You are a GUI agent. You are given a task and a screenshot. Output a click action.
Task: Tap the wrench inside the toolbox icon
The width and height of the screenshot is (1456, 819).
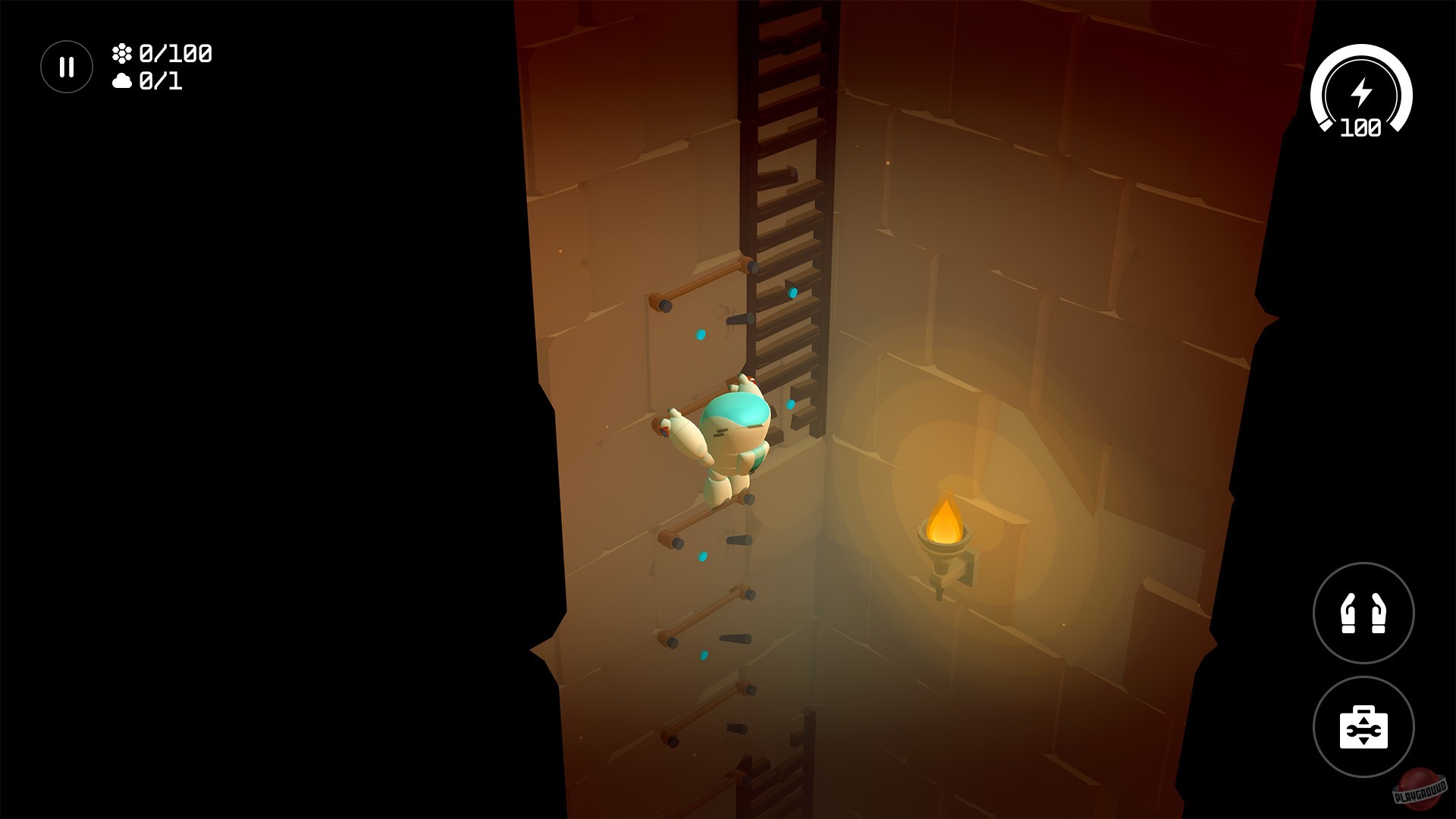point(1365,732)
